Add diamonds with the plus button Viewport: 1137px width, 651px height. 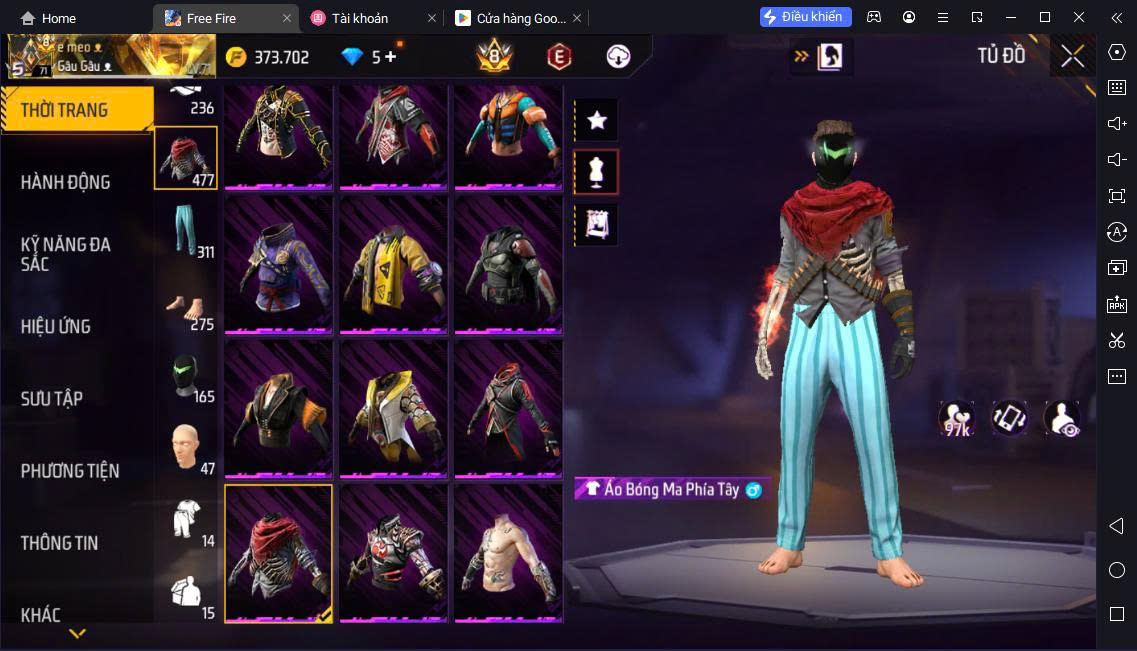[x=390, y=57]
